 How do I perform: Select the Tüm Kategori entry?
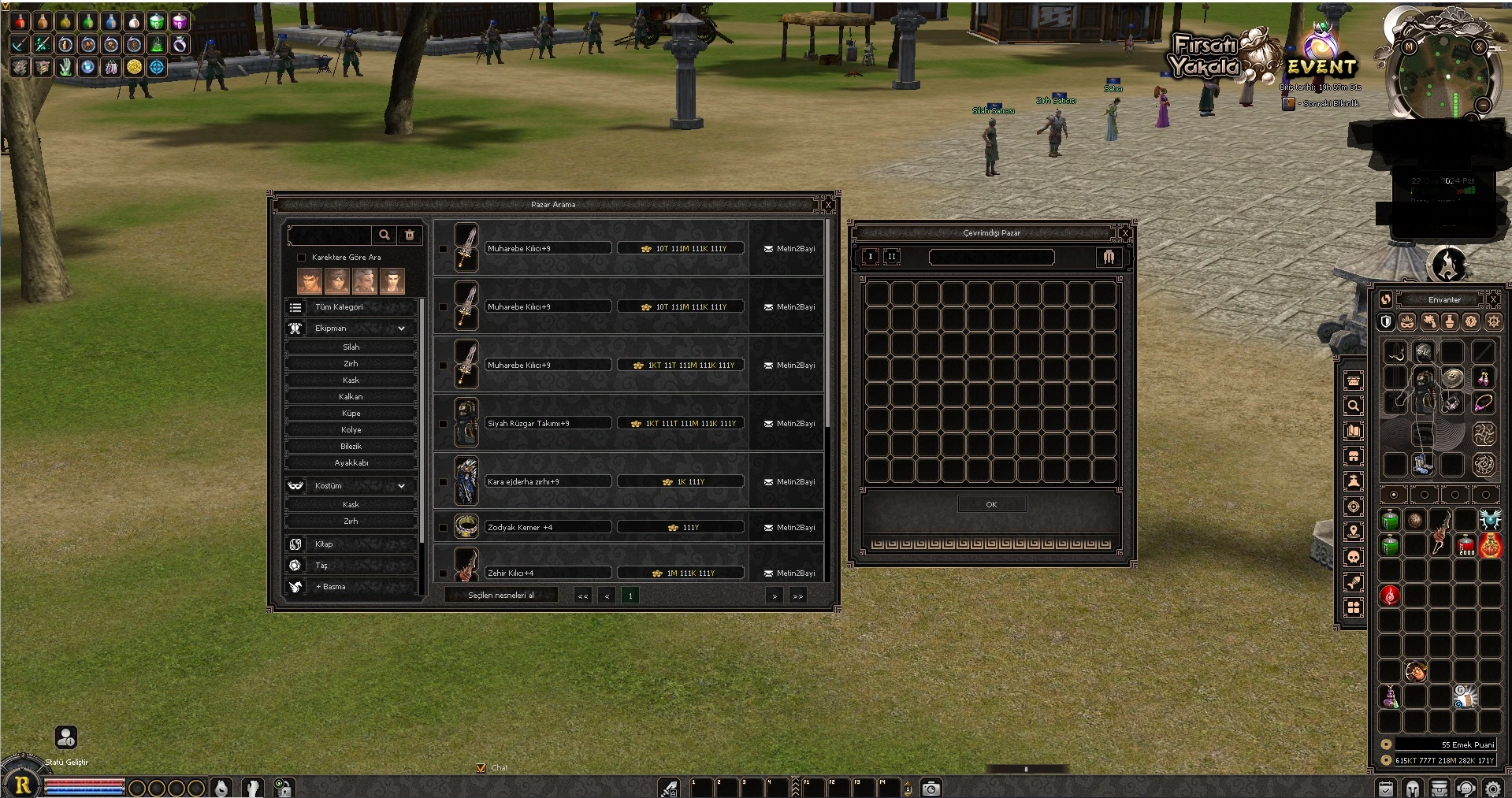point(351,307)
